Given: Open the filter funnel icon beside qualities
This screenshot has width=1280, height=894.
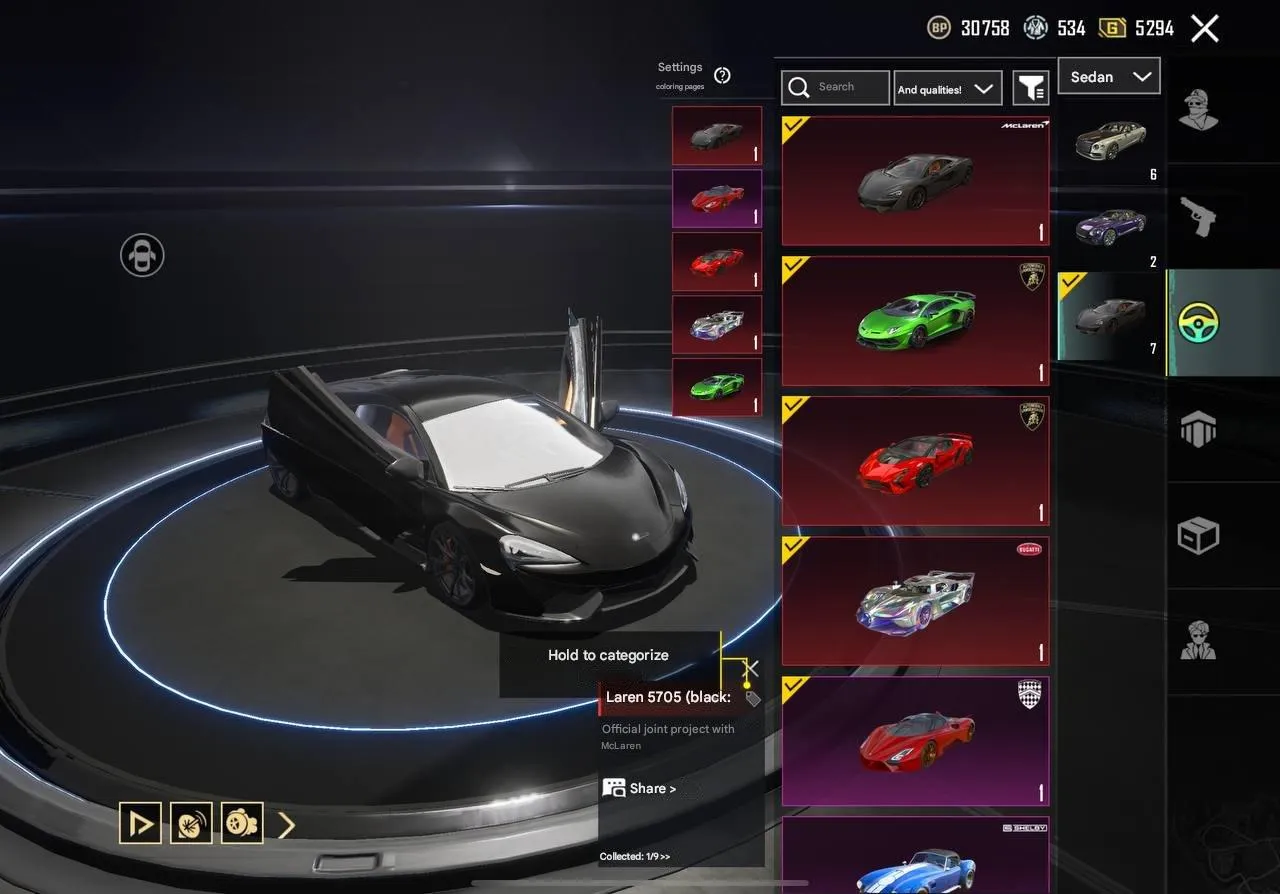Looking at the screenshot, I should (x=1030, y=87).
